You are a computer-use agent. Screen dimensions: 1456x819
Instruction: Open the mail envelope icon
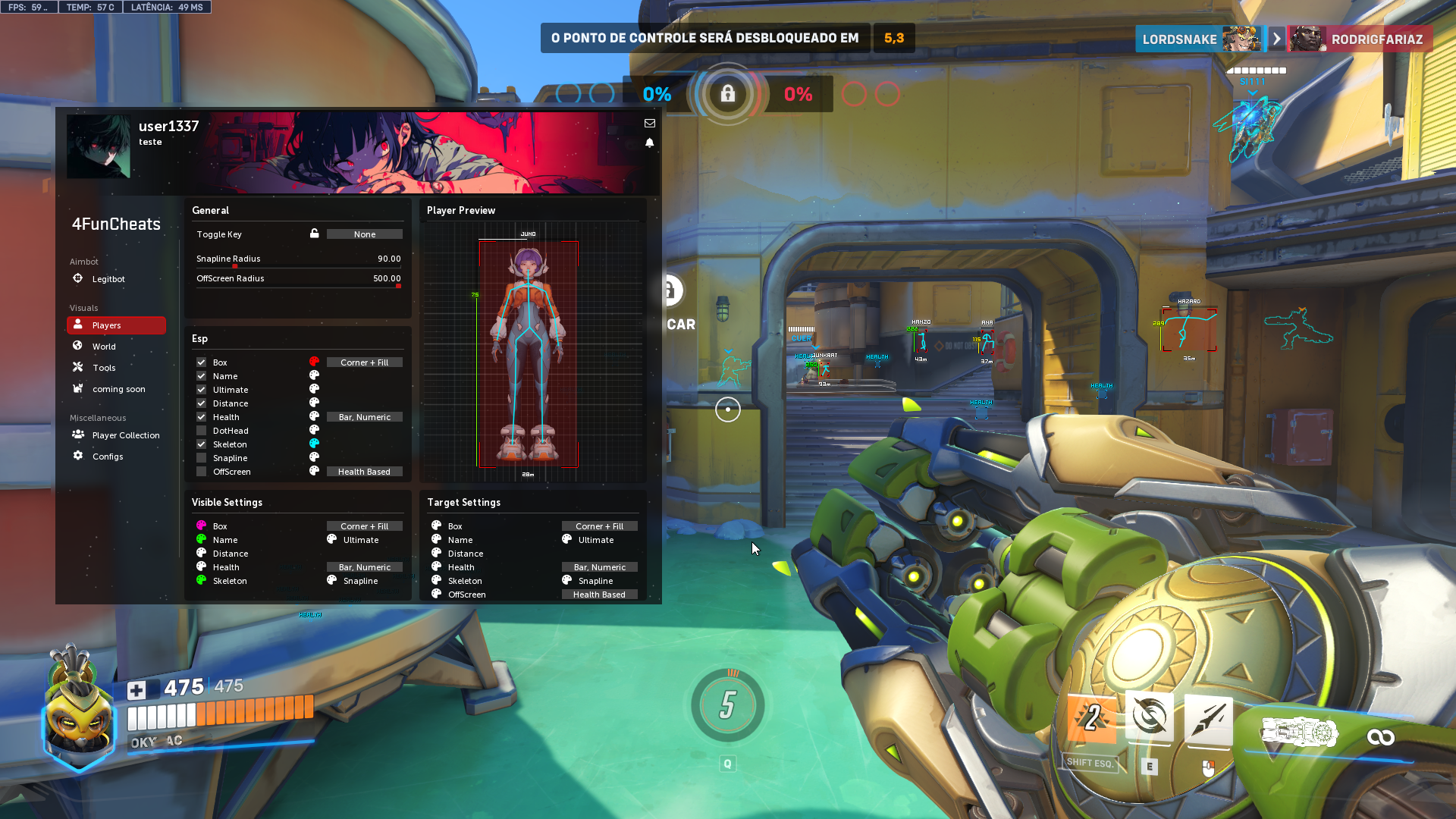650,123
